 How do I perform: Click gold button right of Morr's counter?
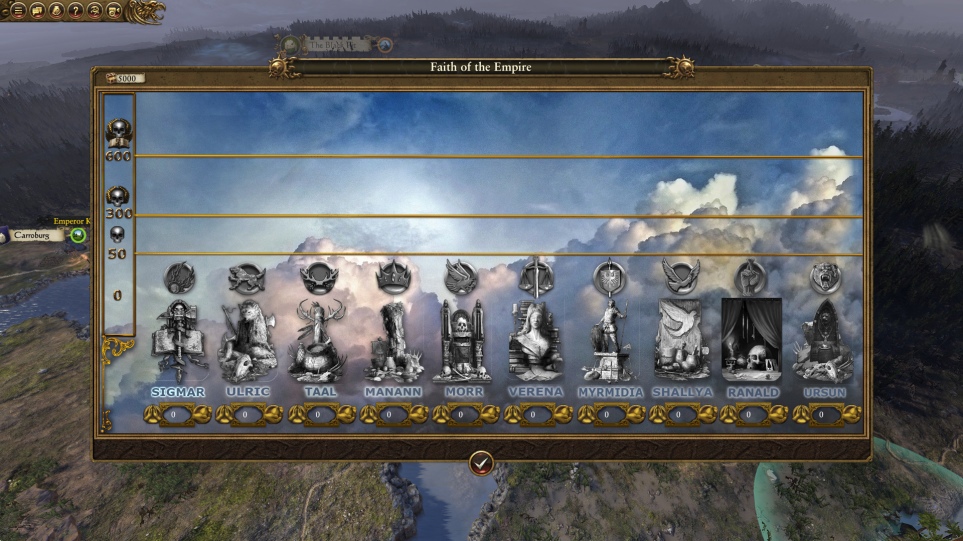(x=490, y=414)
